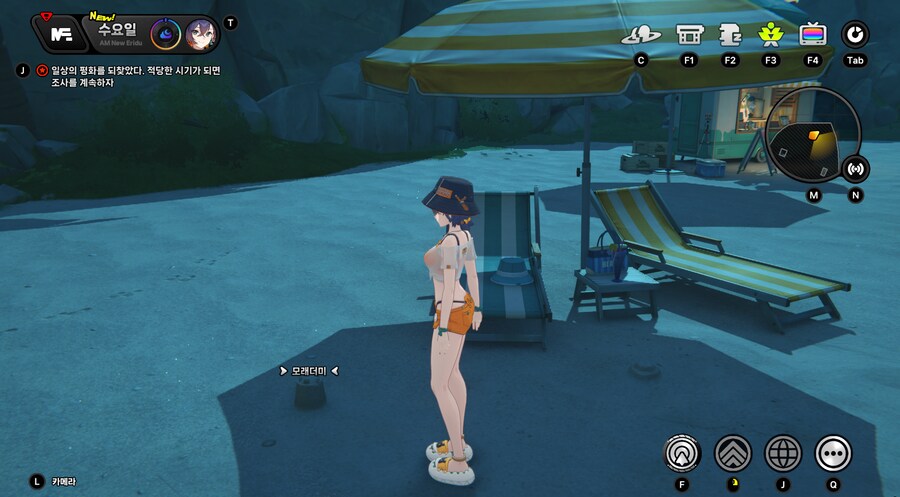The image size is (900, 497).
Task: Click the double chevron sprint button
Action: (733, 454)
